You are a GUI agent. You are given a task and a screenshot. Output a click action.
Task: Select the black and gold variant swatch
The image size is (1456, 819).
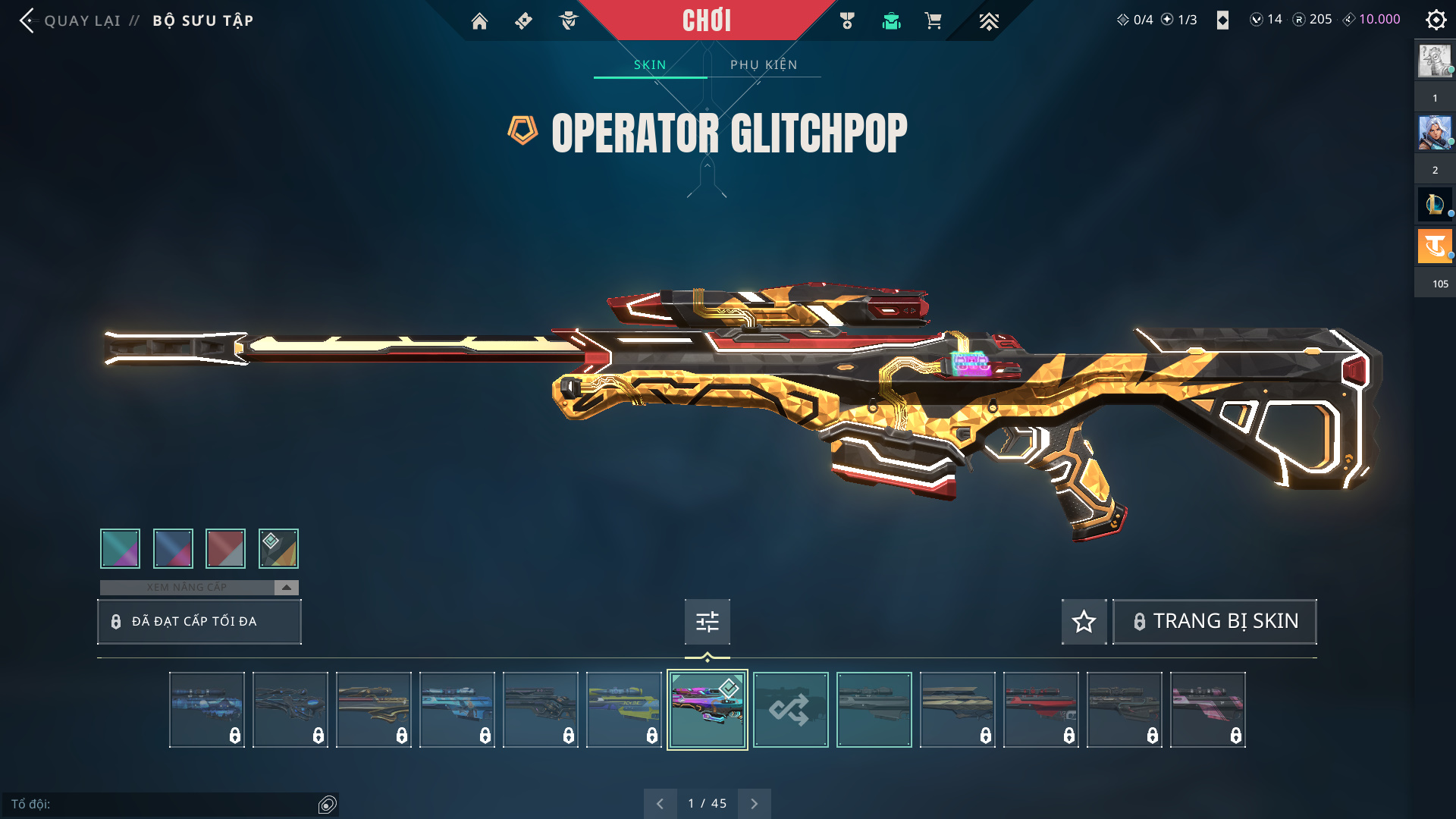(x=278, y=548)
